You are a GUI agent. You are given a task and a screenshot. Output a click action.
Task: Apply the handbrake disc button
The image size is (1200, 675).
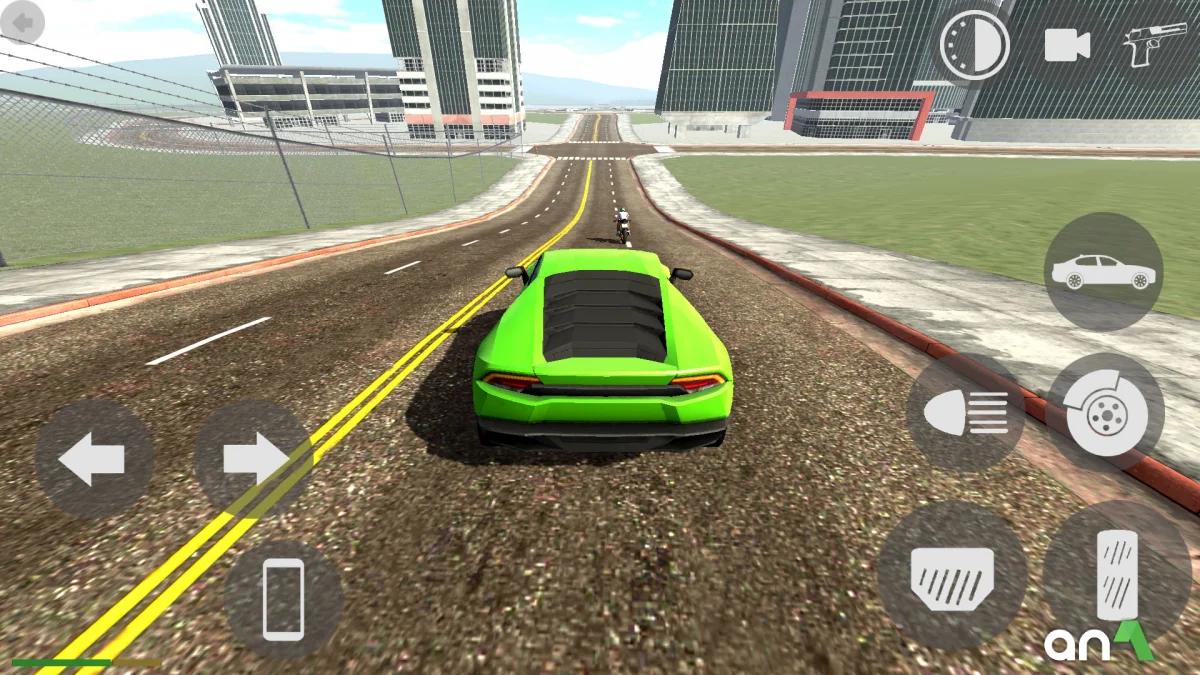click(x=1105, y=412)
